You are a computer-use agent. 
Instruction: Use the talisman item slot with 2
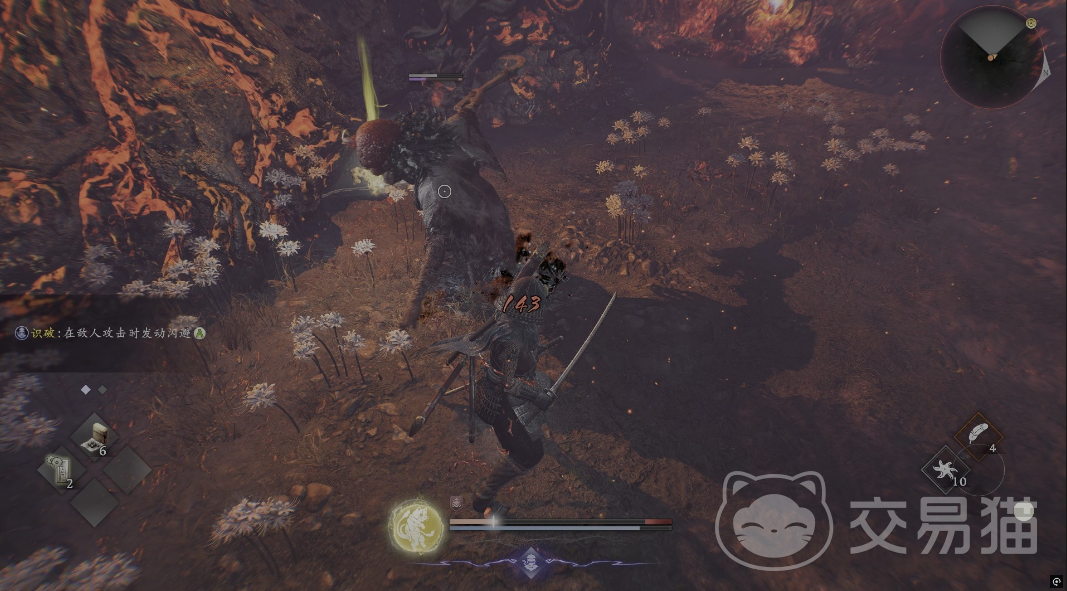(x=59, y=469)
